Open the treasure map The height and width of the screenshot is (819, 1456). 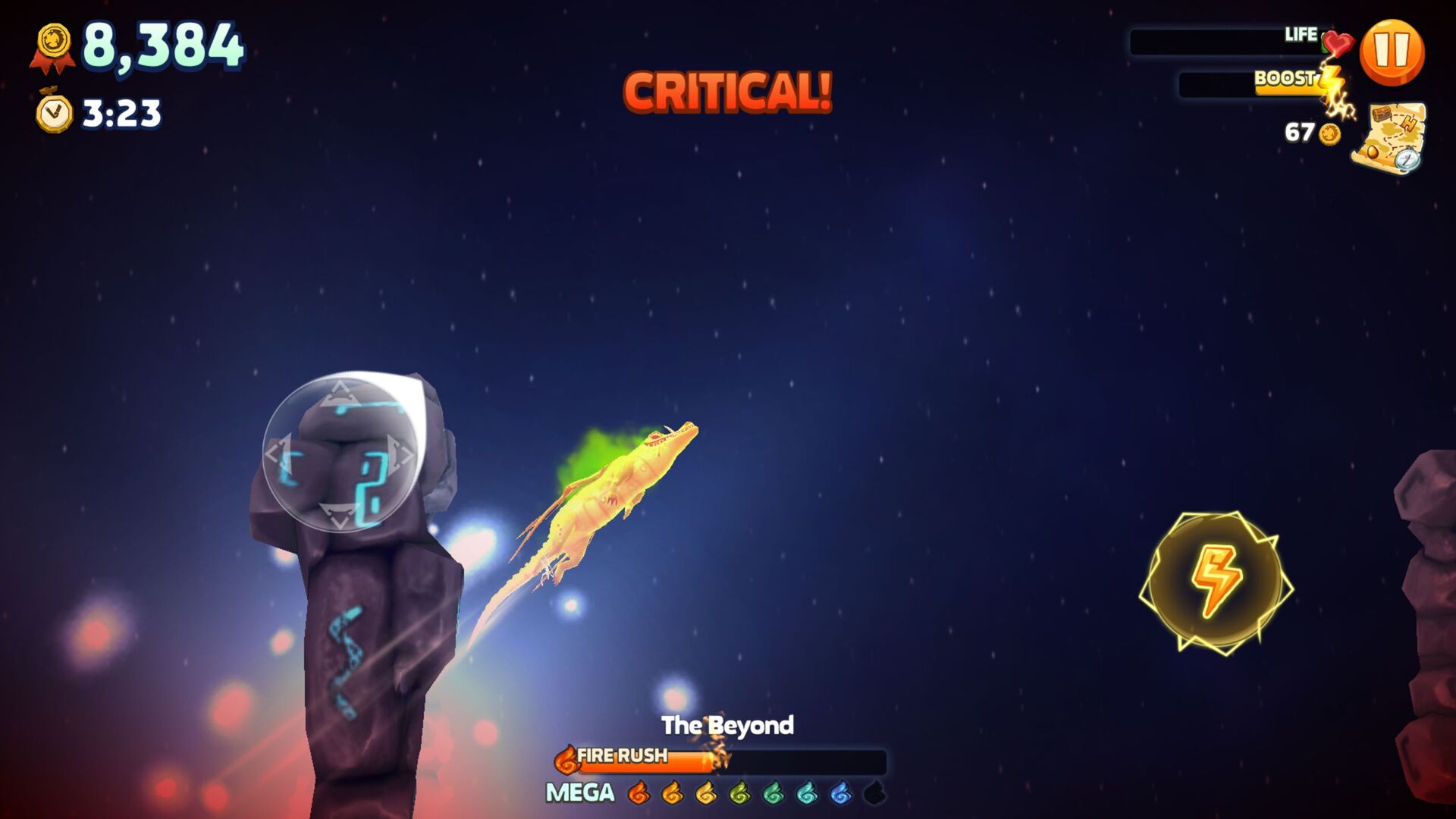click(x=1389, y=138)
